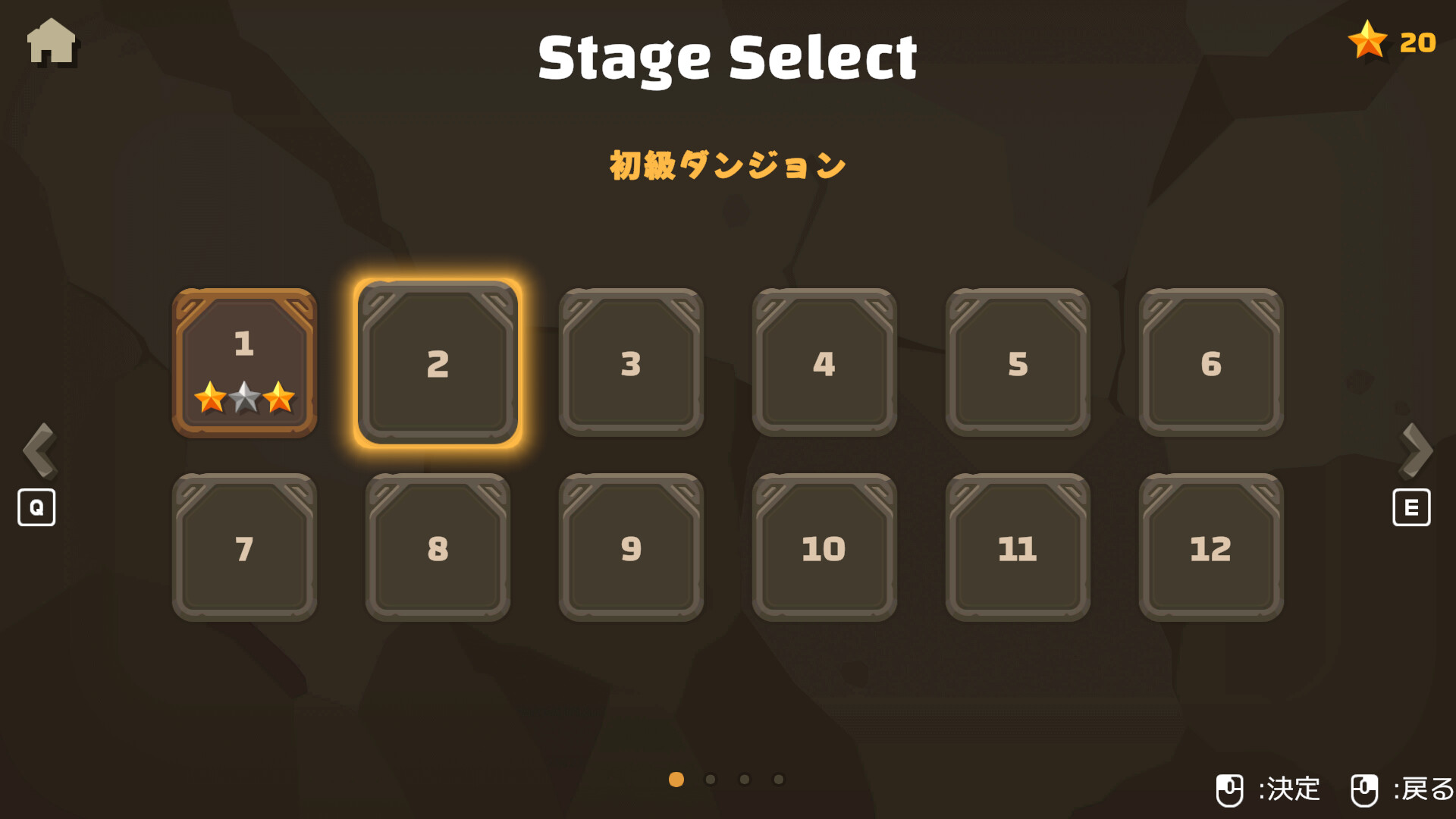Select the second page indicator dot
The width and height of the screenshot is (1456, 819).
(710, 778)
